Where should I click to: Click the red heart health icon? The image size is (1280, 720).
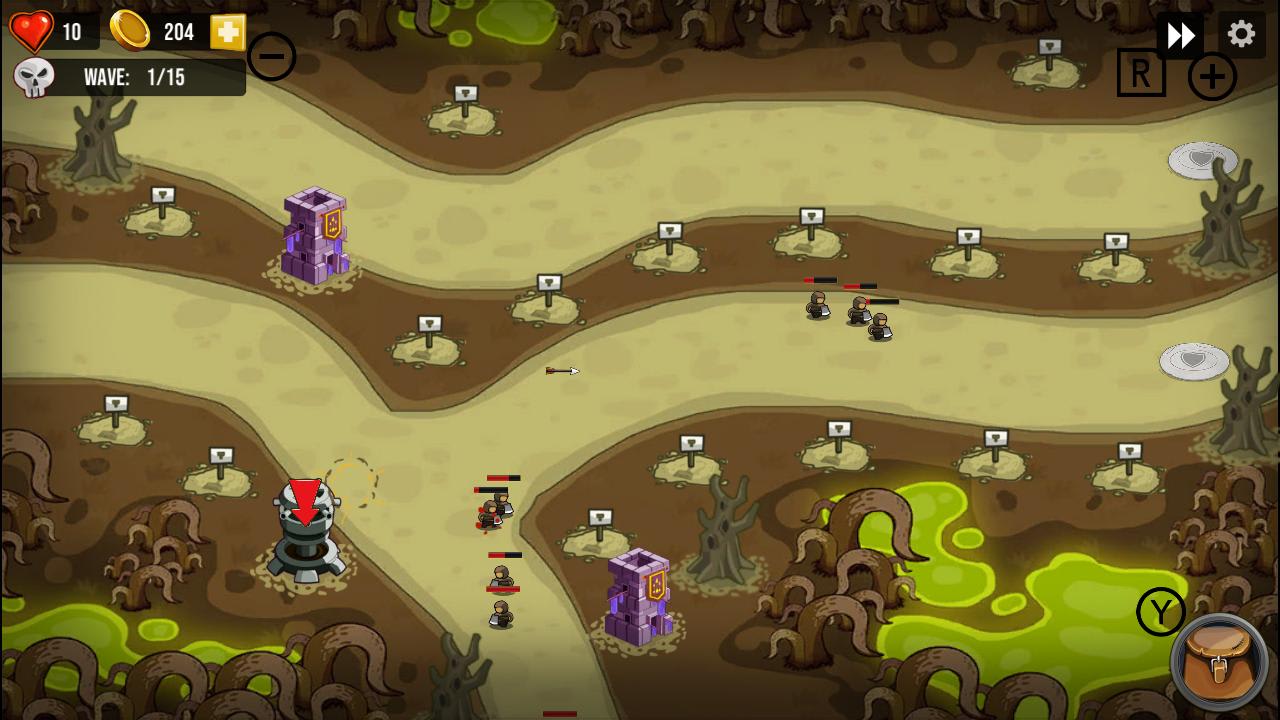[x=30, y=30]
